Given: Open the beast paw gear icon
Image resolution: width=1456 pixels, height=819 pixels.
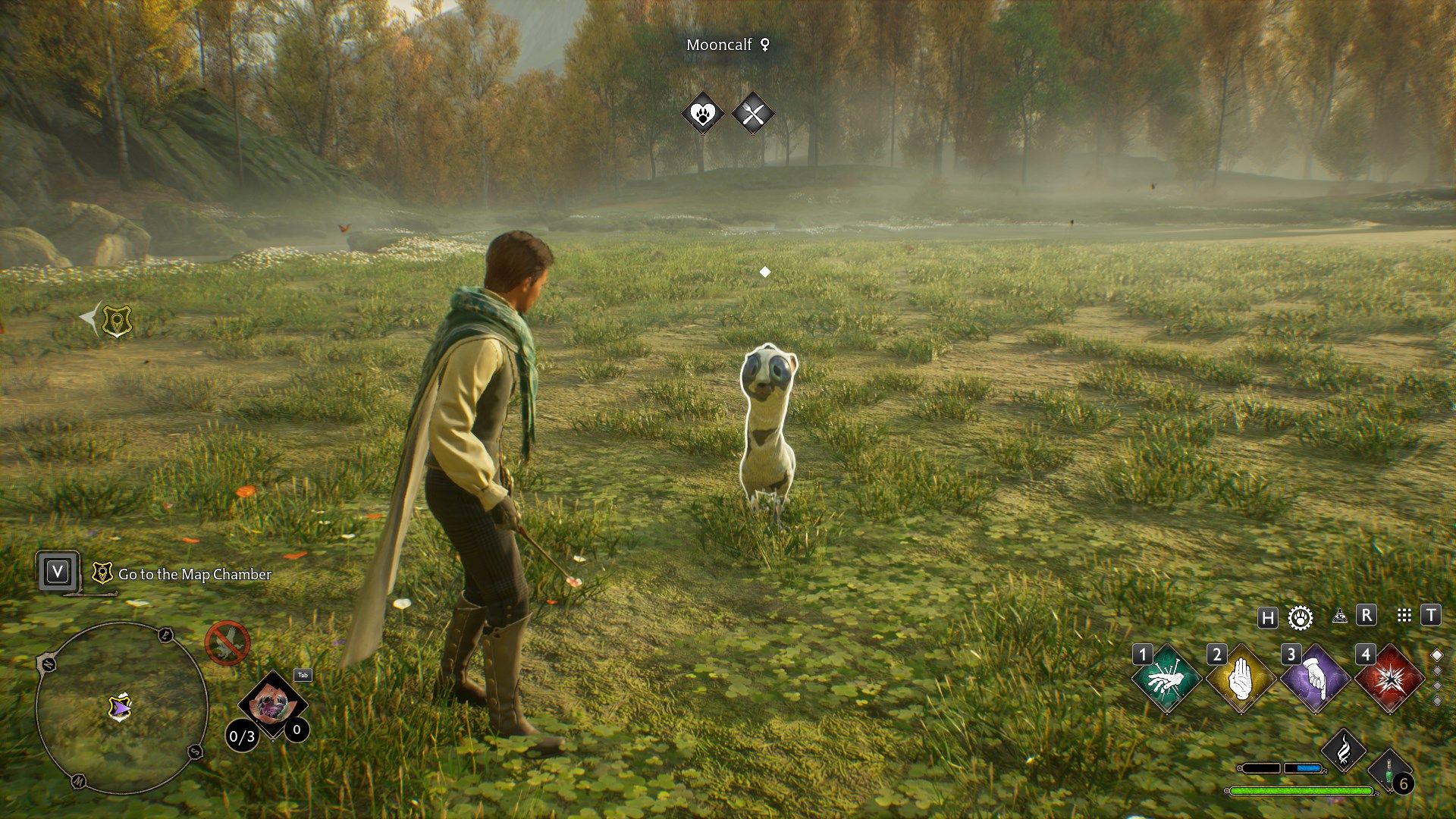Looking at the screenshot, I should [1301, 617].
